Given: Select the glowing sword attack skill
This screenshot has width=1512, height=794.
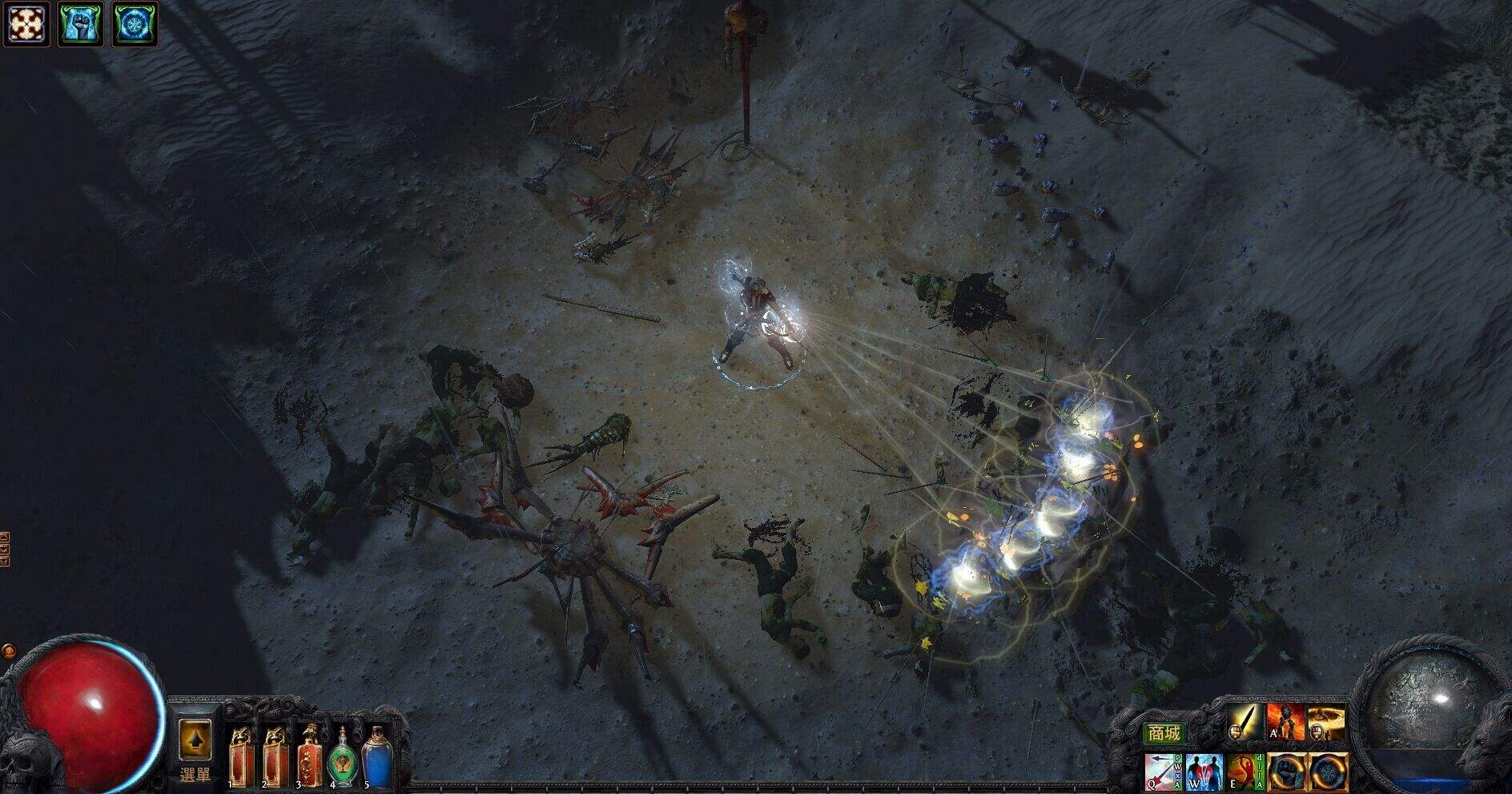Looking at the screenshot, I should tap(1245, 723).
